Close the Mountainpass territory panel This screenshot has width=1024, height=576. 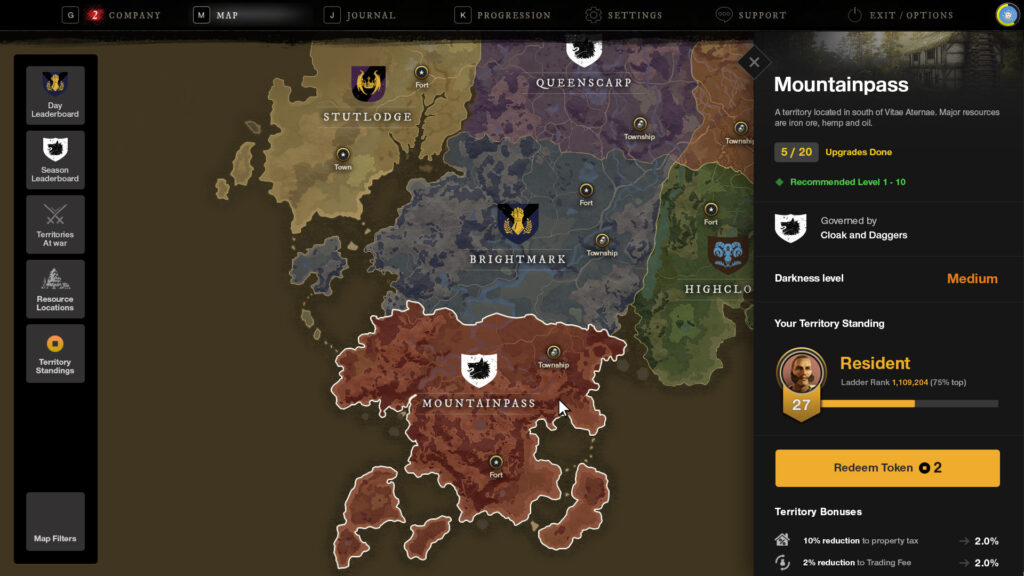pyautogui.click(x=754, y=62)
